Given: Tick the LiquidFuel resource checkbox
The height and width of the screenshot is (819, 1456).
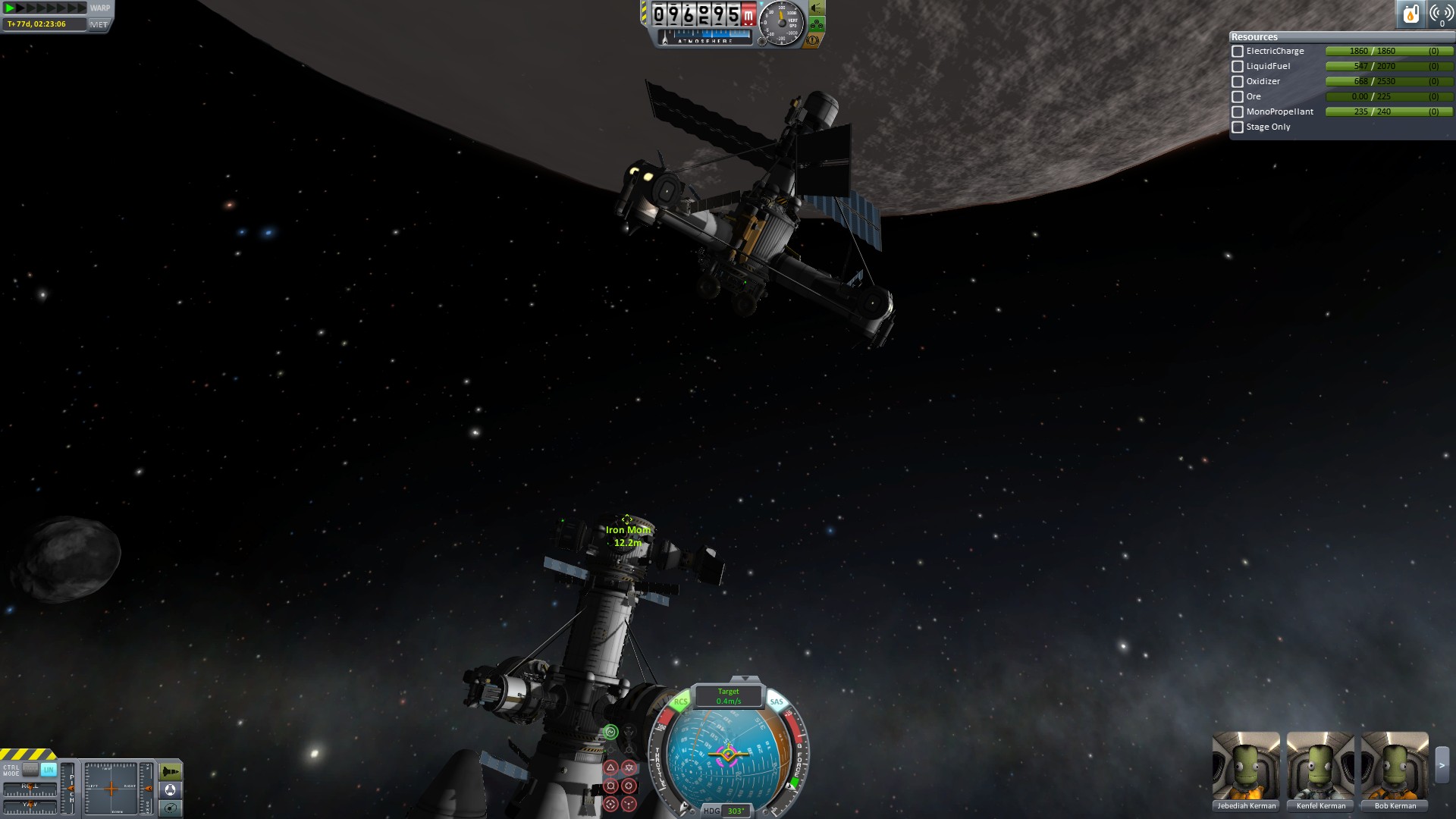Looking at the screenshot, I should (1238, 67).
